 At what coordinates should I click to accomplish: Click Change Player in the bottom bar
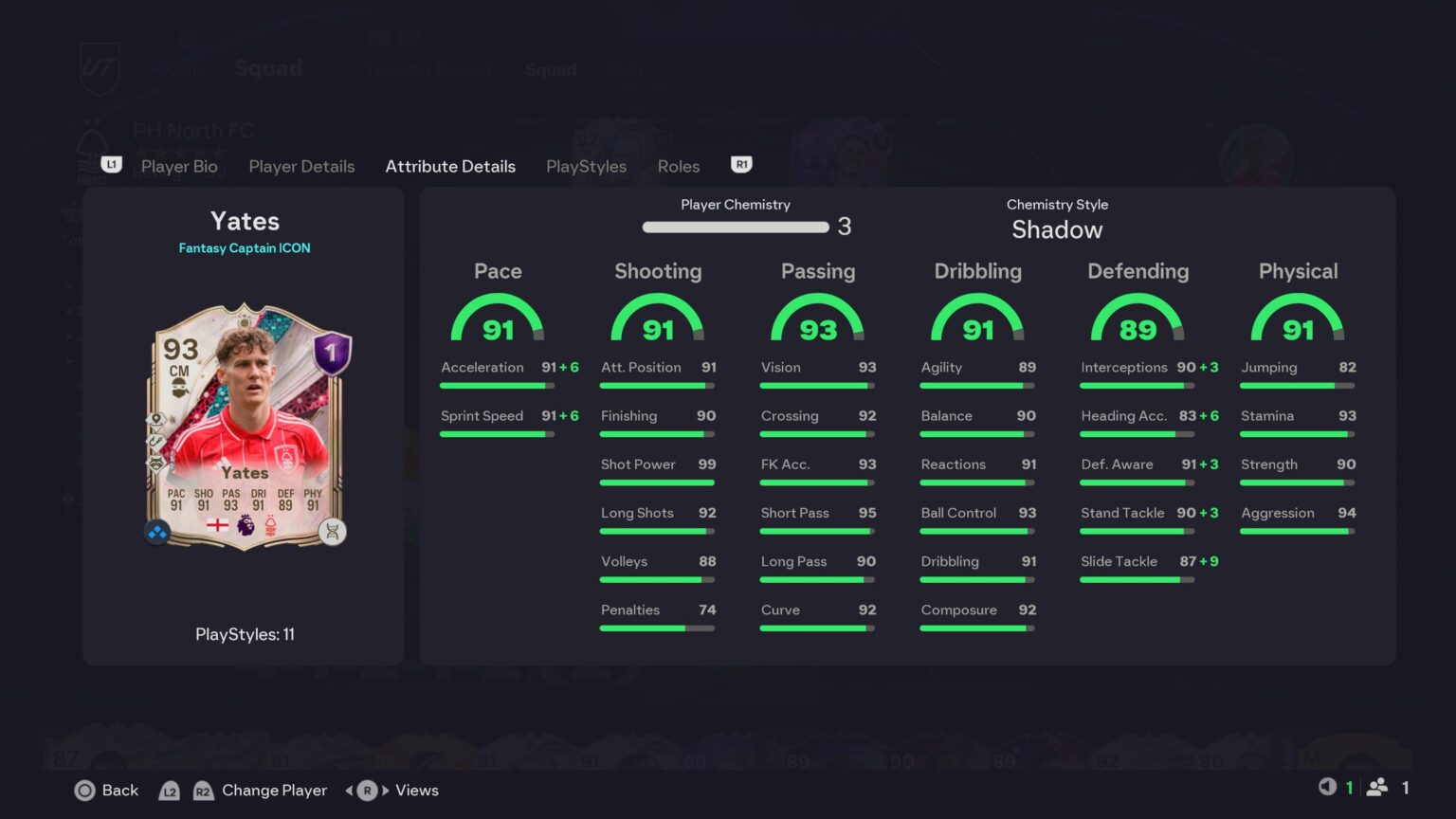pyautogui.click(x=274, y=790)
